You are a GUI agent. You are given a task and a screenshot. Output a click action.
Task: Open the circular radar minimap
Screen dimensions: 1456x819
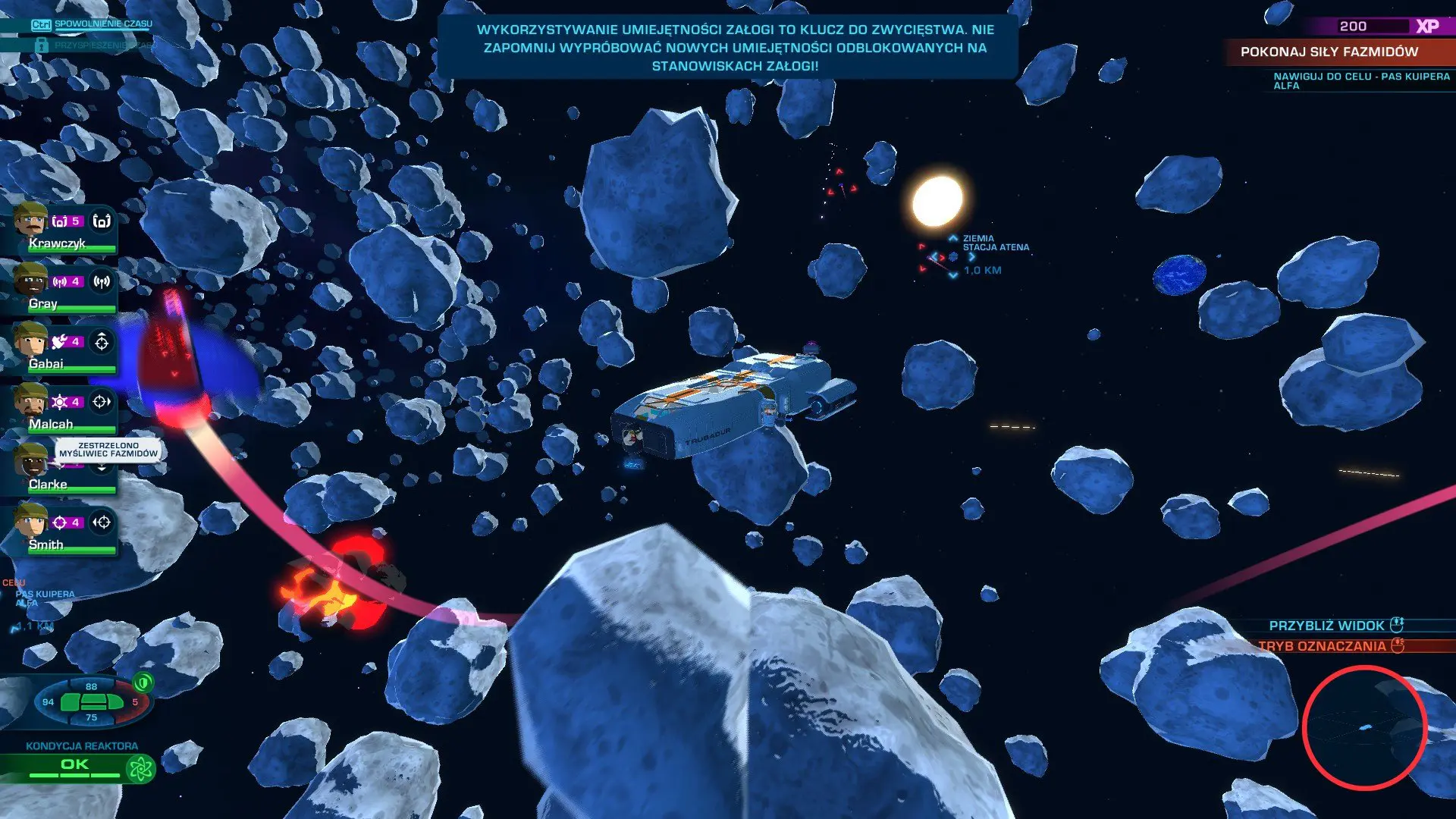pos(1364,727)
